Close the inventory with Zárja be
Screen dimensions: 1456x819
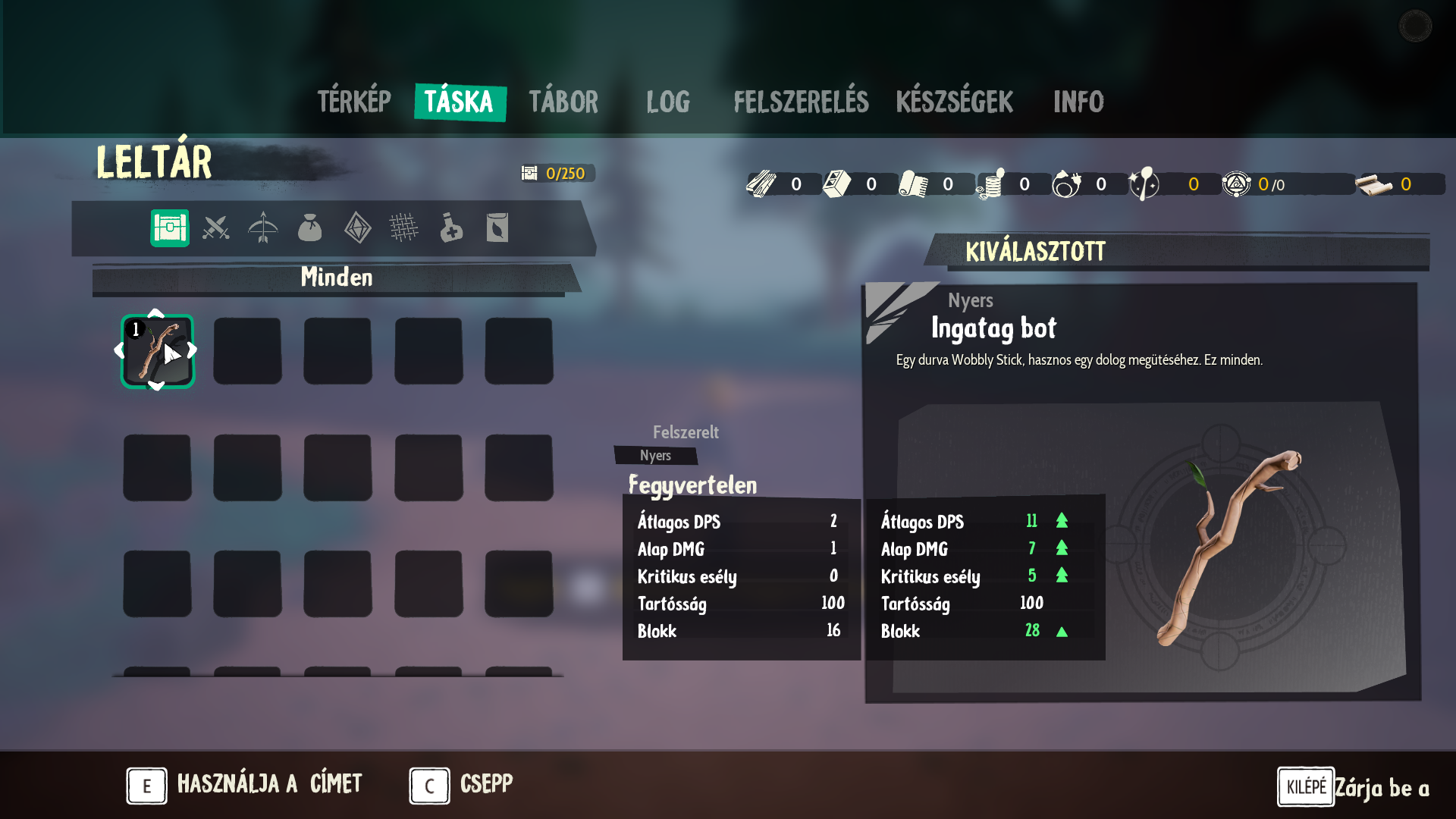click(x=1354, y=787)
